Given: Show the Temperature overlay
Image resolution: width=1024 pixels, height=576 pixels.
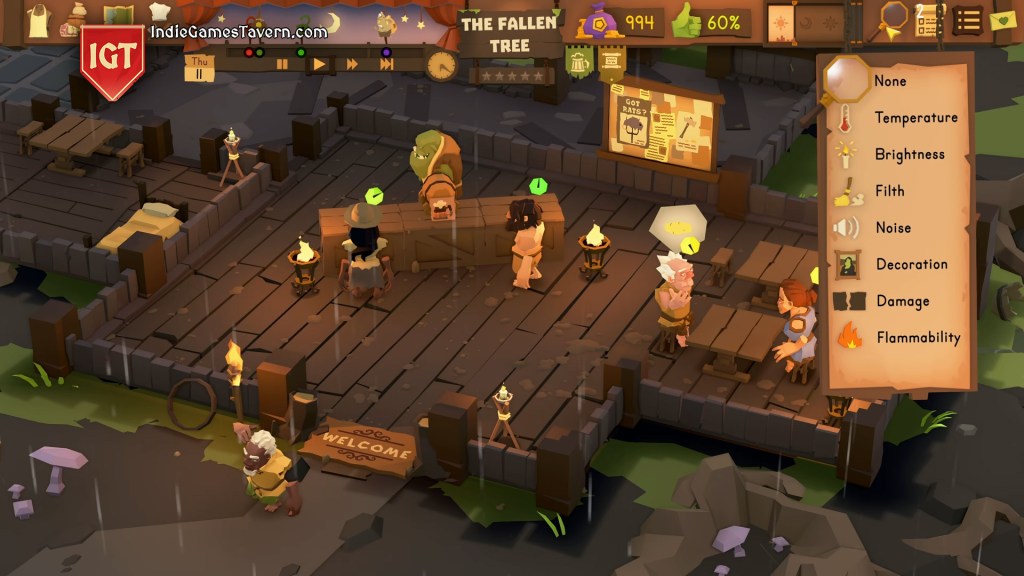Looking at the screenshot, I should [915, 118].
